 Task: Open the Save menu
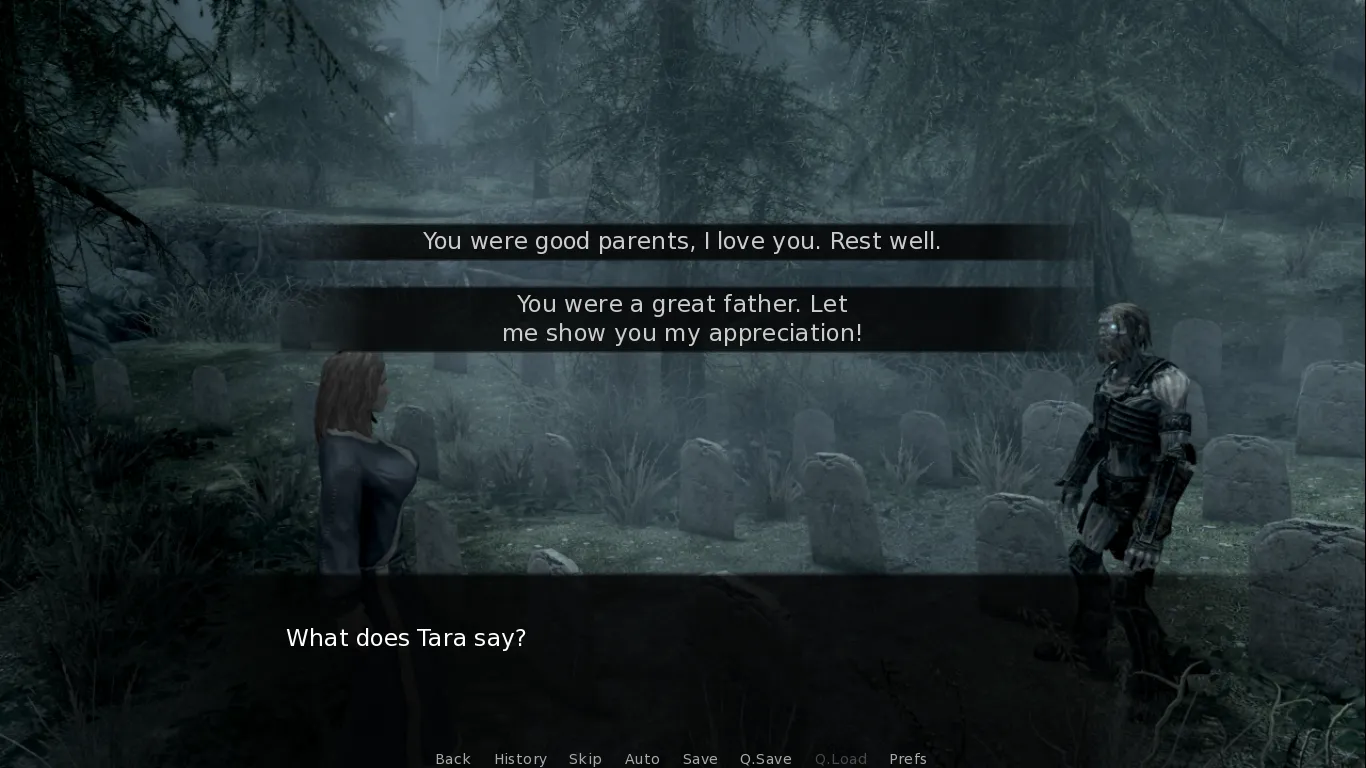[700, 759]
